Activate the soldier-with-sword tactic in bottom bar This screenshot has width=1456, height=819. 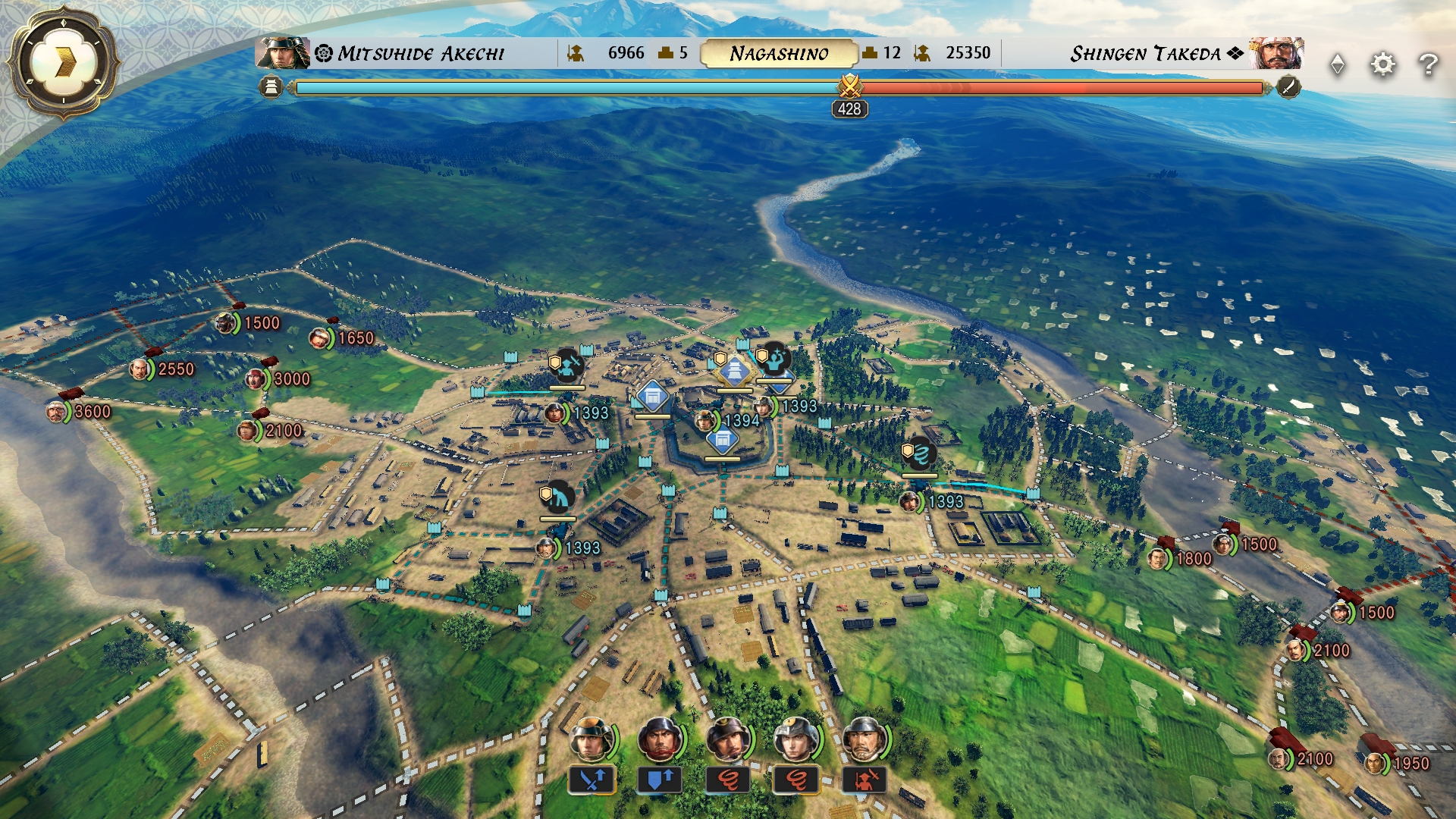coord(864,779)
